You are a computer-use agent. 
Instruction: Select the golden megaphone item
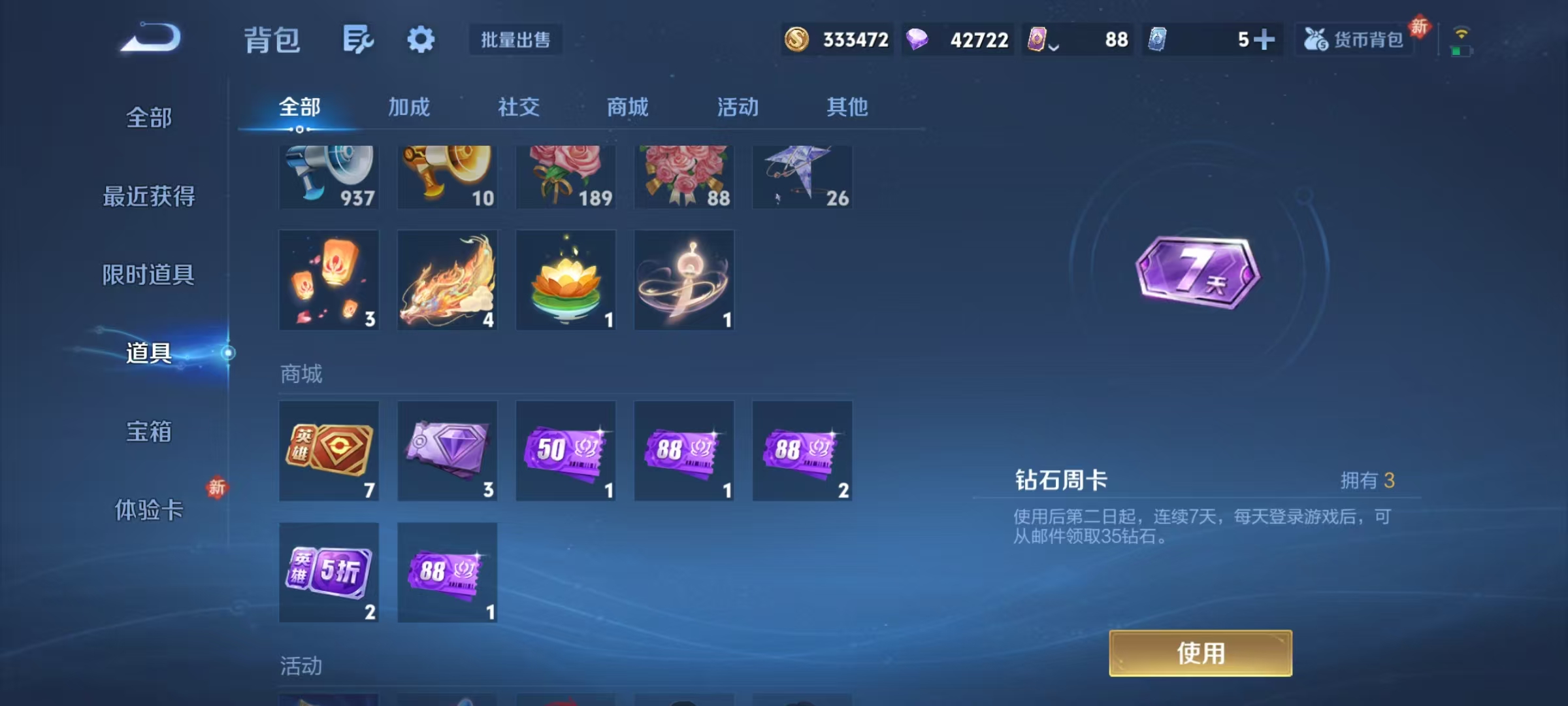coord(448,175)
